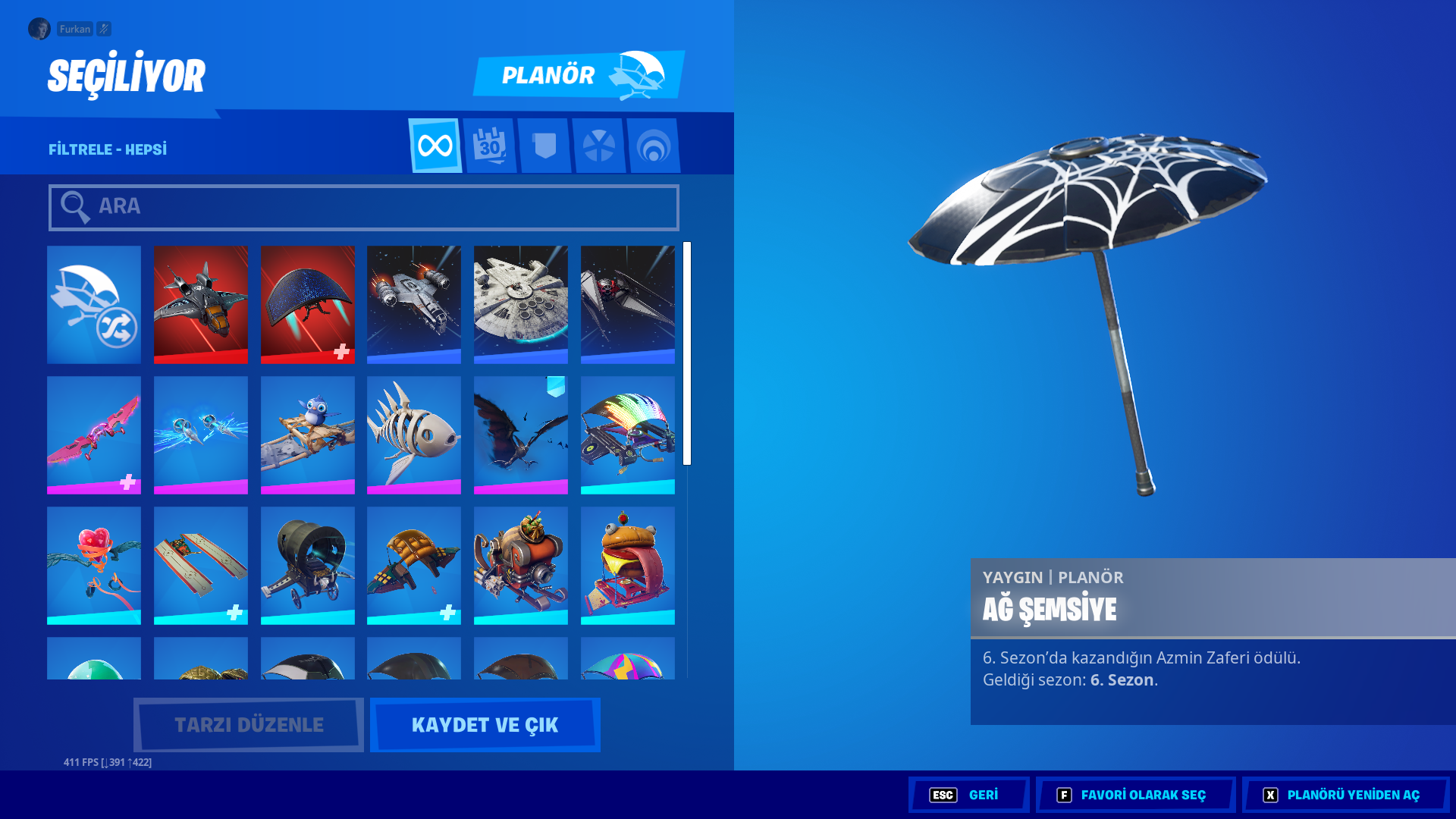Click the random glider shuffle tile
Screen dimensions: 1456x819
coord(93,304)
